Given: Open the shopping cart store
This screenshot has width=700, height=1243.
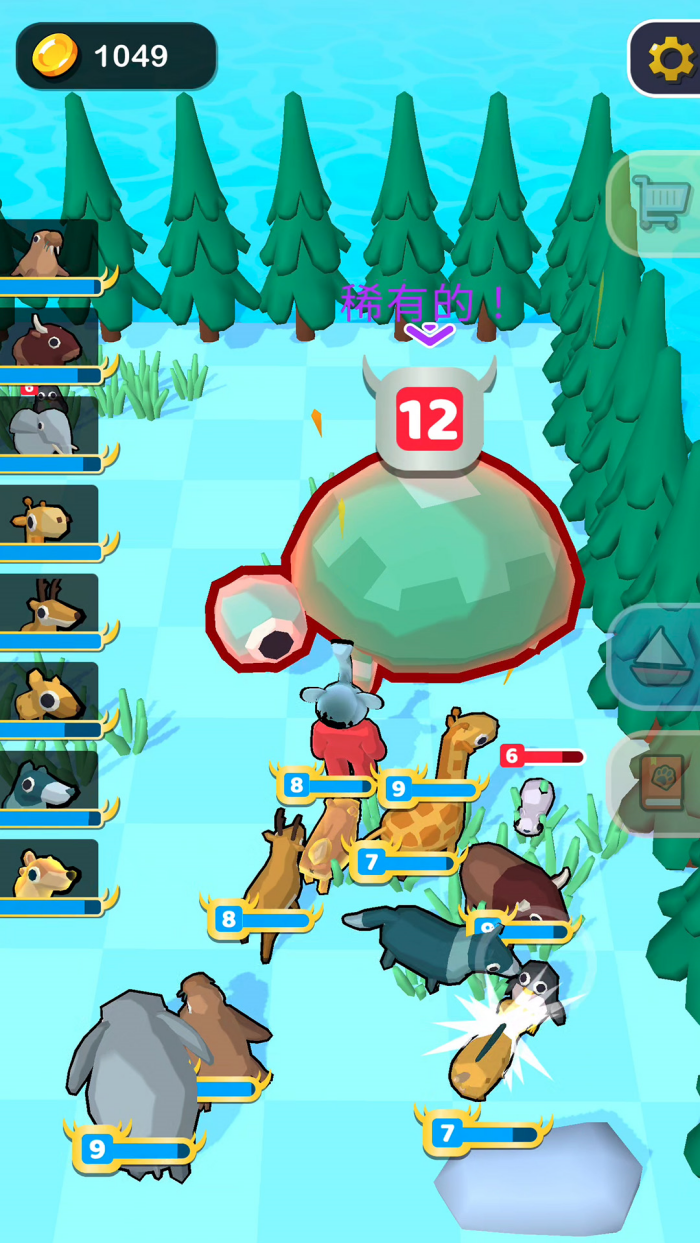Looking at the screenshot, I should (x=659, y=205).
